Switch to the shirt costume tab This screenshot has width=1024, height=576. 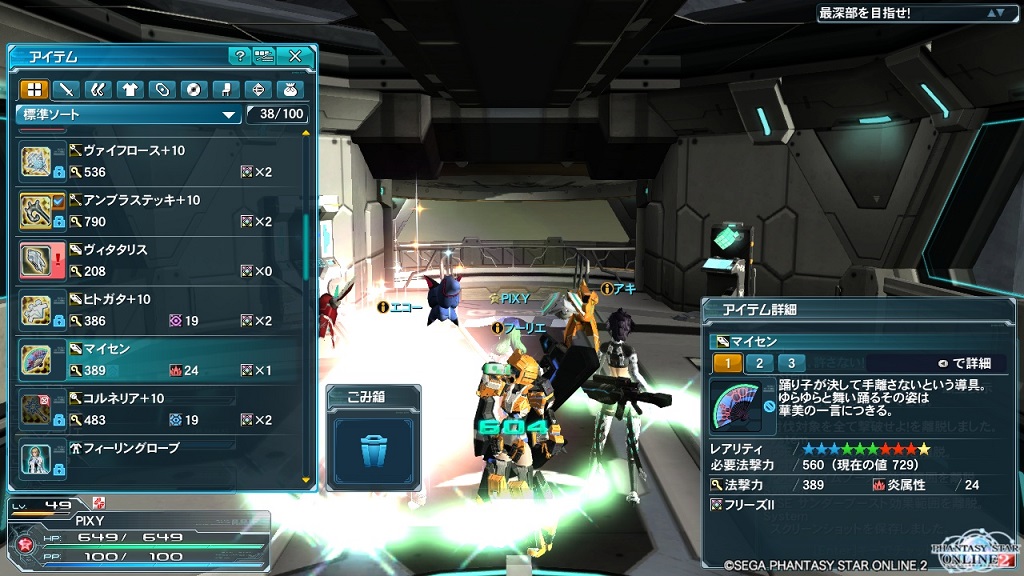point(129,89)
